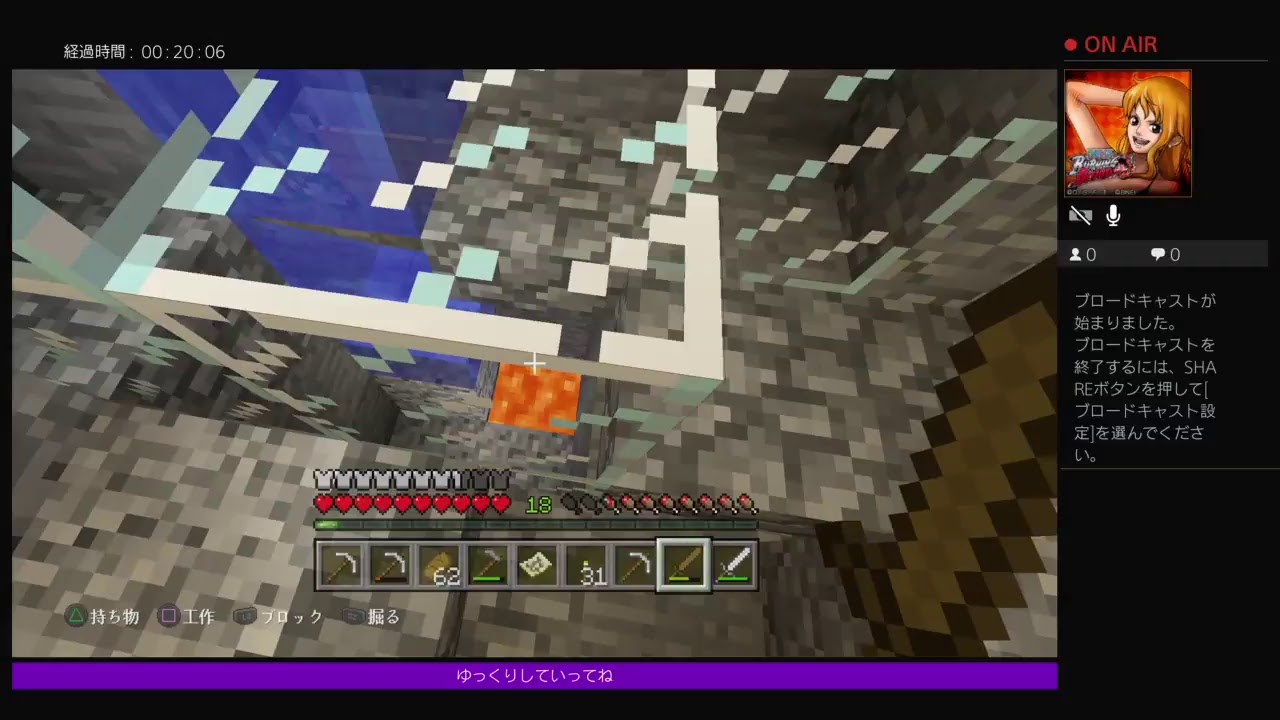Viewport: 1280px width, 720px height.
Task: Select the golden sword in the hotbar
Action: [x=684, y=565]
